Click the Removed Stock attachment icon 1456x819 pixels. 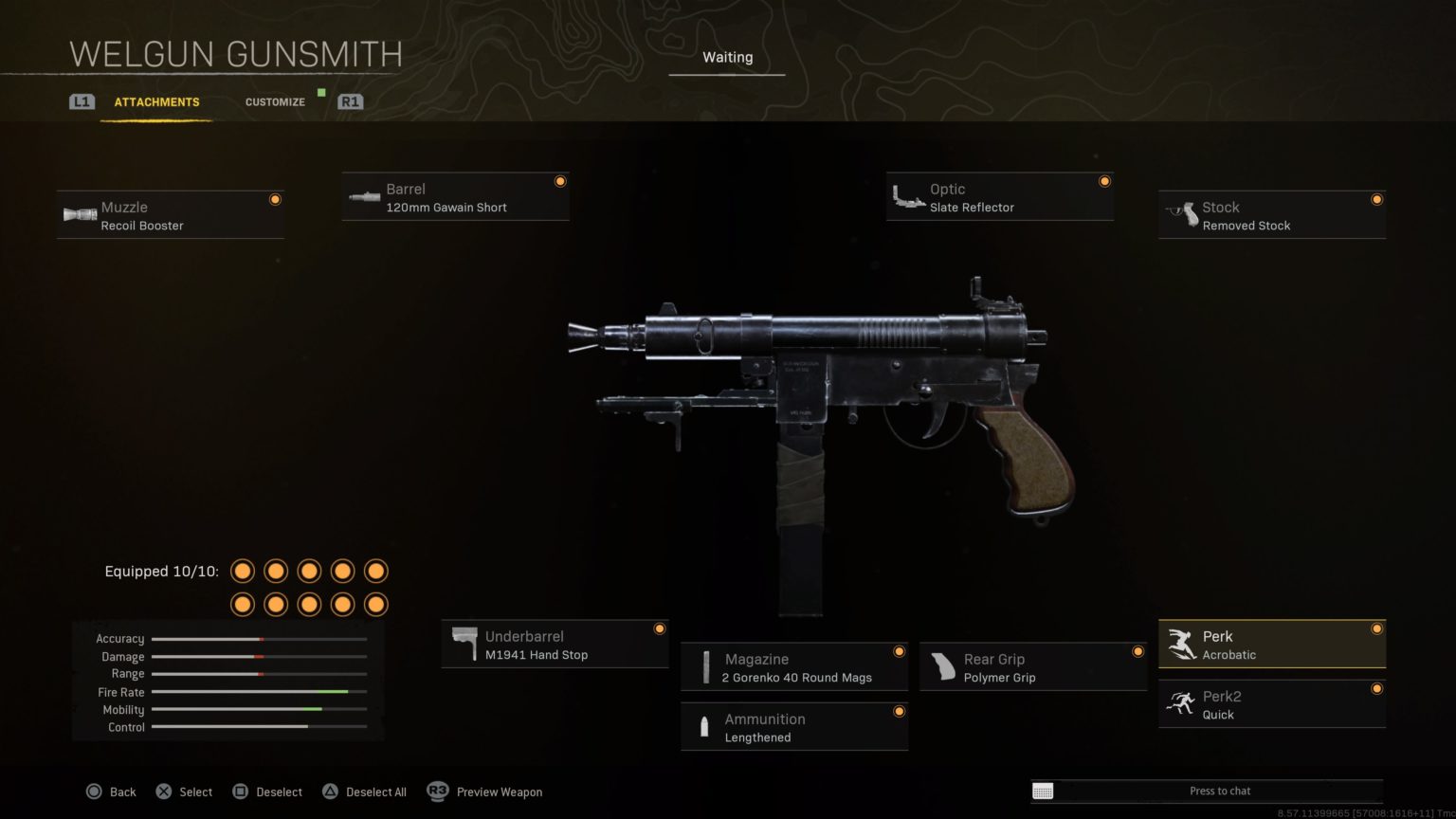pyautogui.click(x=1184, y=214)
